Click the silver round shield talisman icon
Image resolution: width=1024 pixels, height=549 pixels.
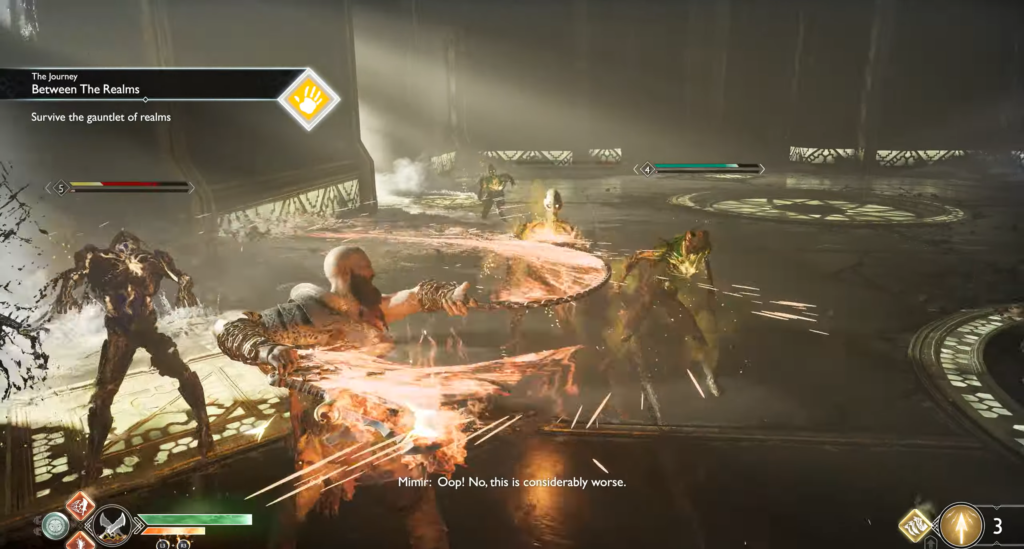(55, 525)
